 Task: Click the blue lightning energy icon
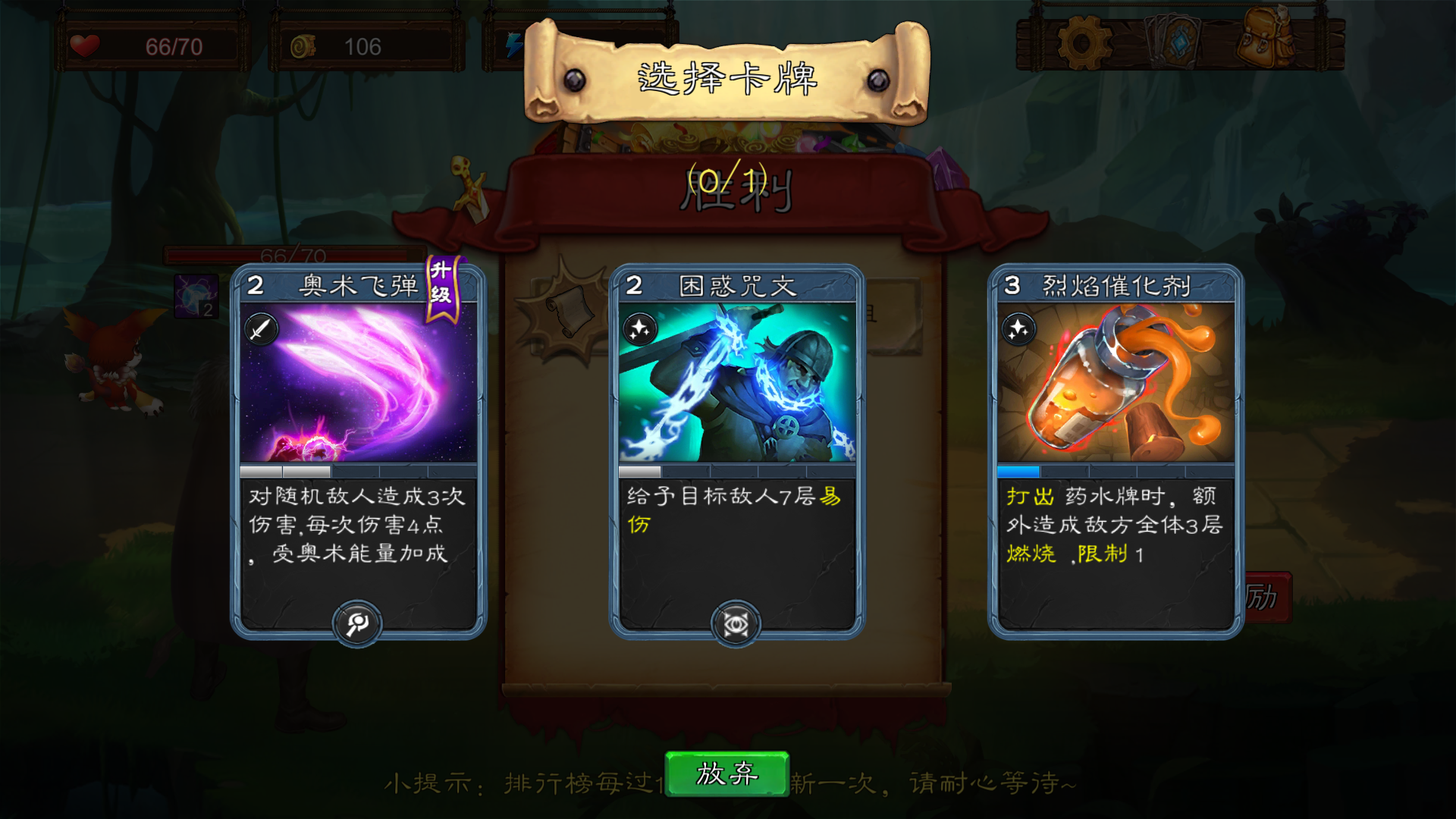point(515,45)
